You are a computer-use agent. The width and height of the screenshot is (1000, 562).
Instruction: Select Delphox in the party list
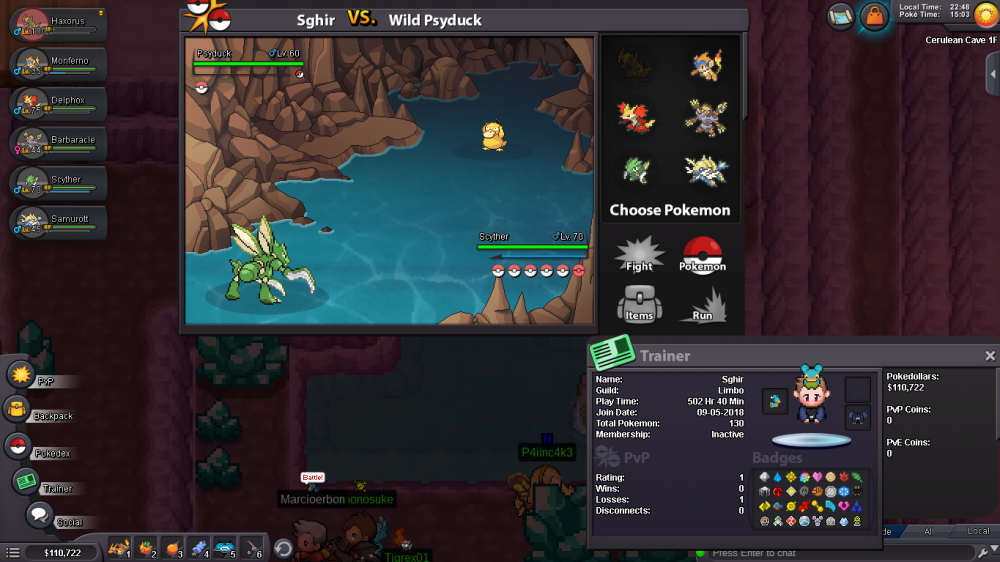point(58,105)
